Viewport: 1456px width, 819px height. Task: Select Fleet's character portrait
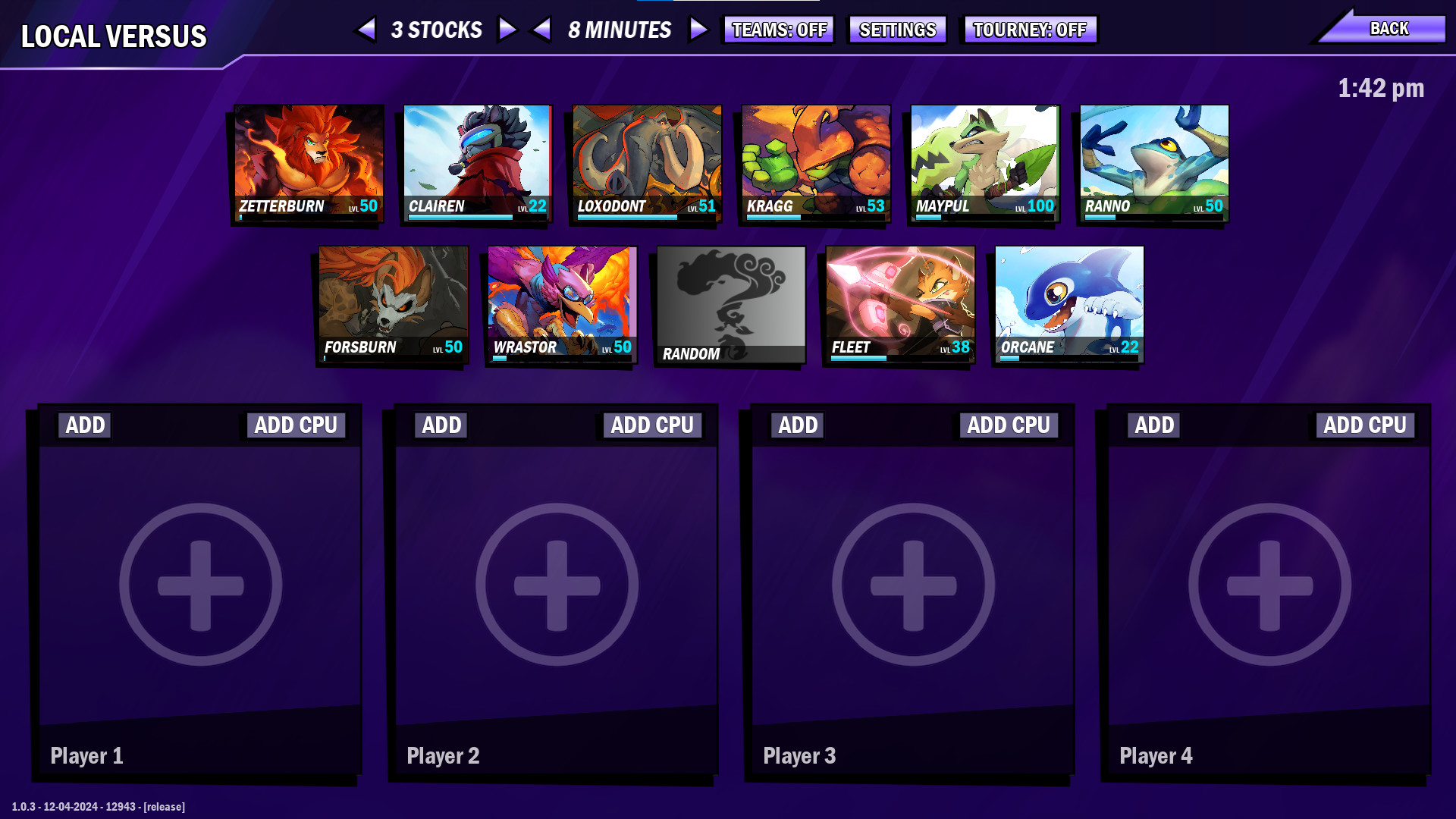point(899,302)
